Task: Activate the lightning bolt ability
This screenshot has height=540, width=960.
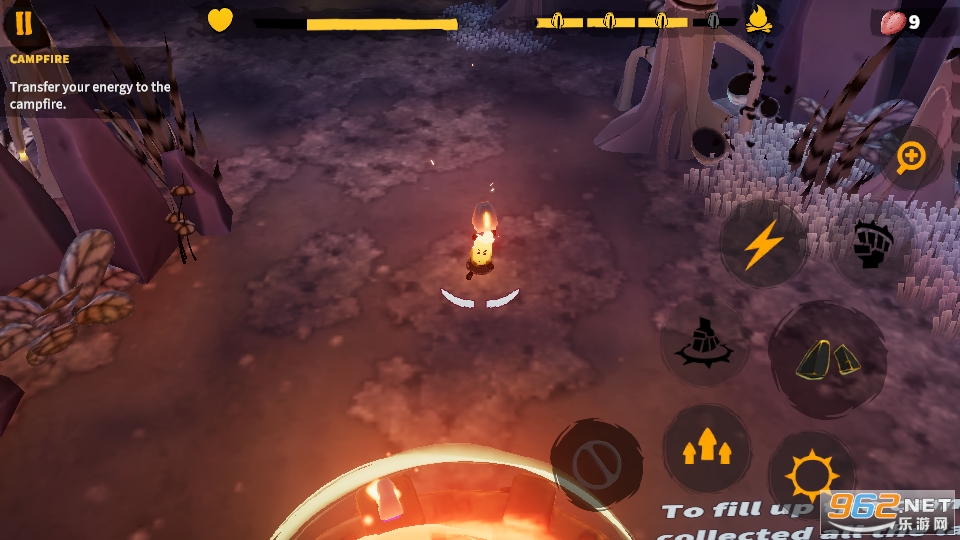Action: pos(763,243)
